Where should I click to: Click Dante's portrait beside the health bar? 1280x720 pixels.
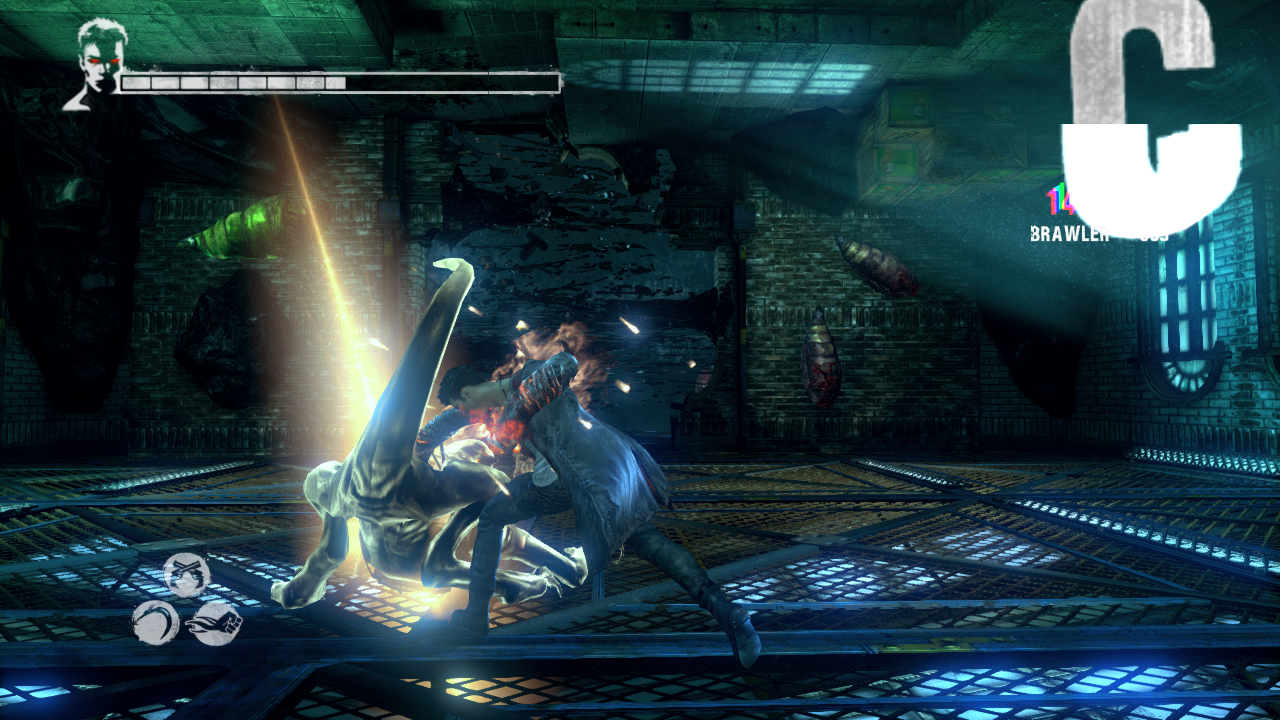point(97,62)
